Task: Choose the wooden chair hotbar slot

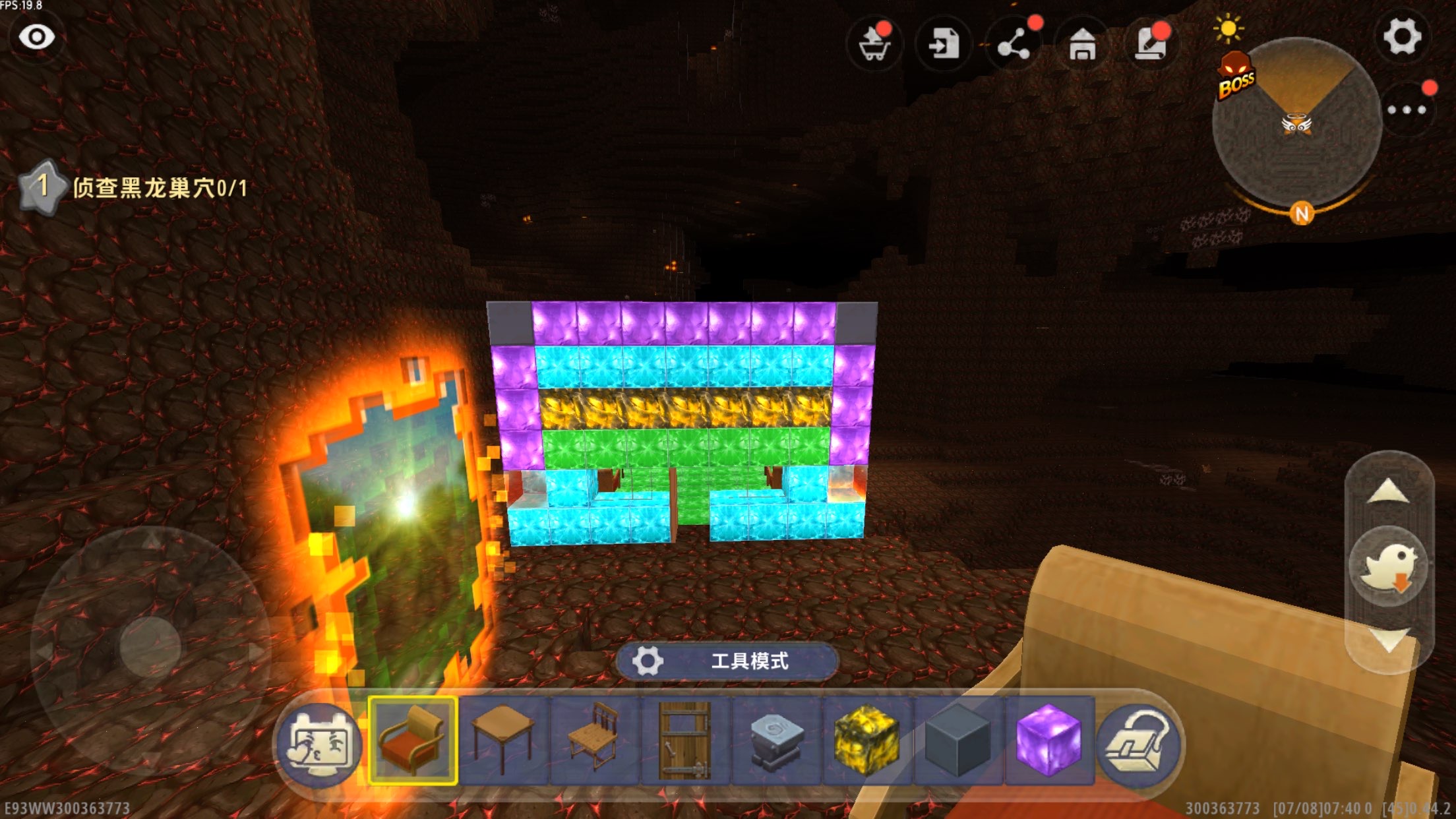Action: point(595,740)
